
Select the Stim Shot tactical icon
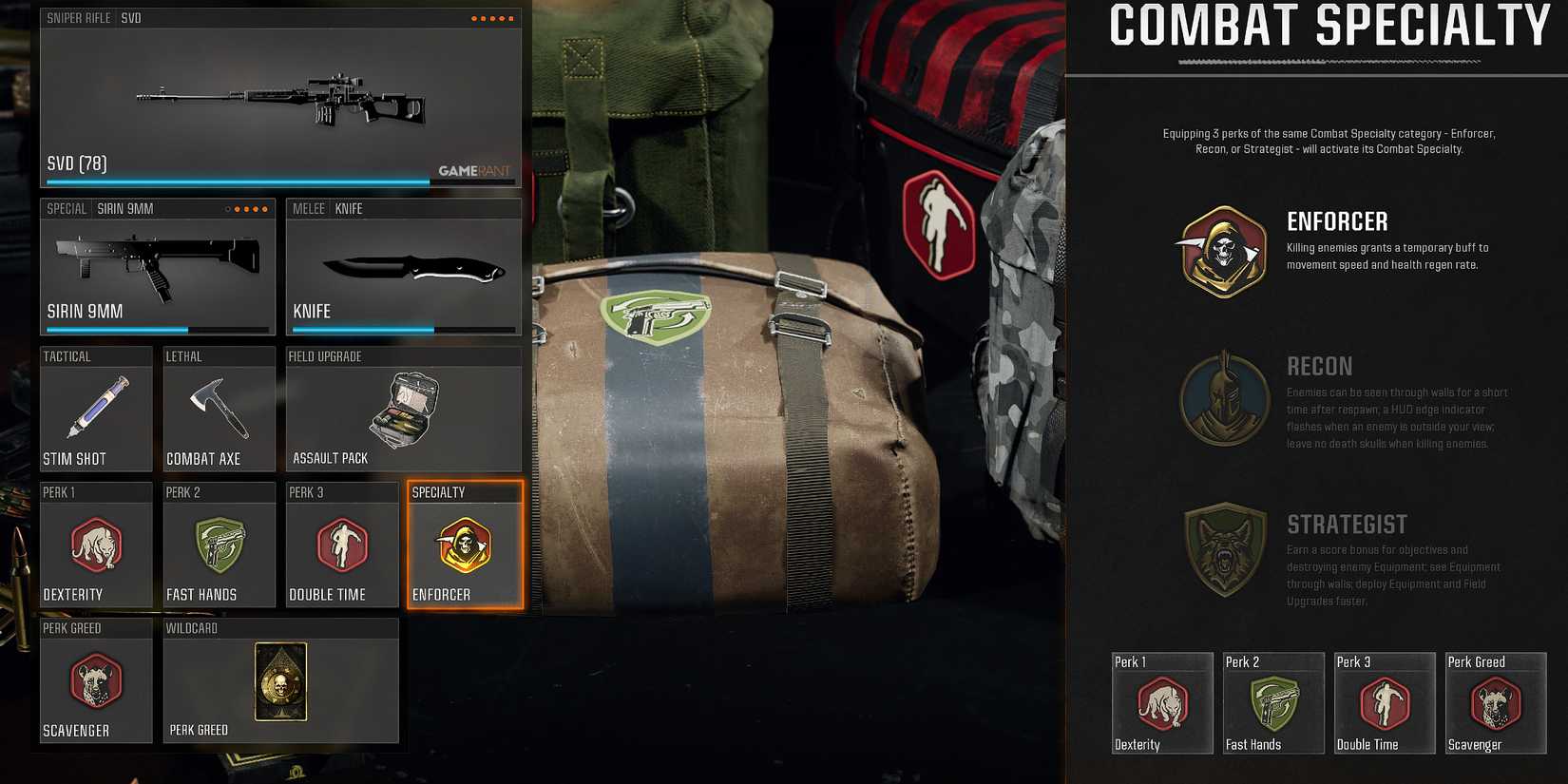[x=95, y=409]
